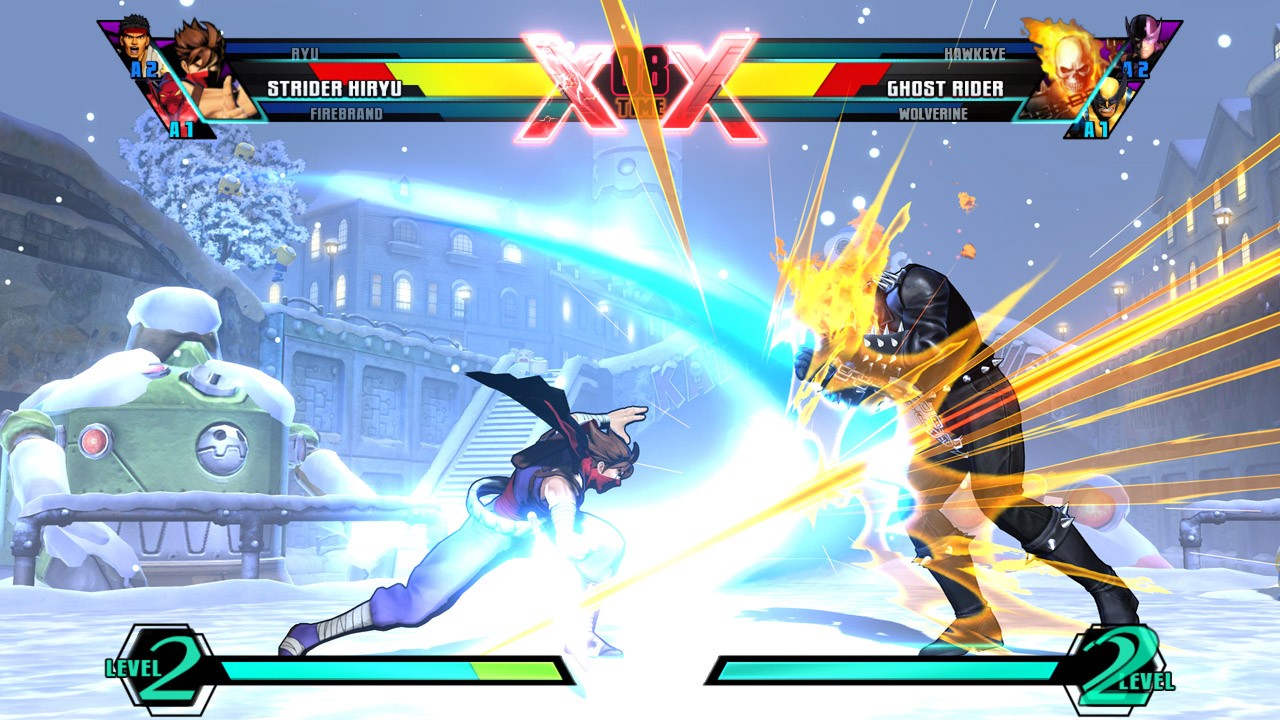Toggle the A1 assist indicator on the left
Image resolution: width=1280 pixels, height=720 pixels.
pos(181,126)
